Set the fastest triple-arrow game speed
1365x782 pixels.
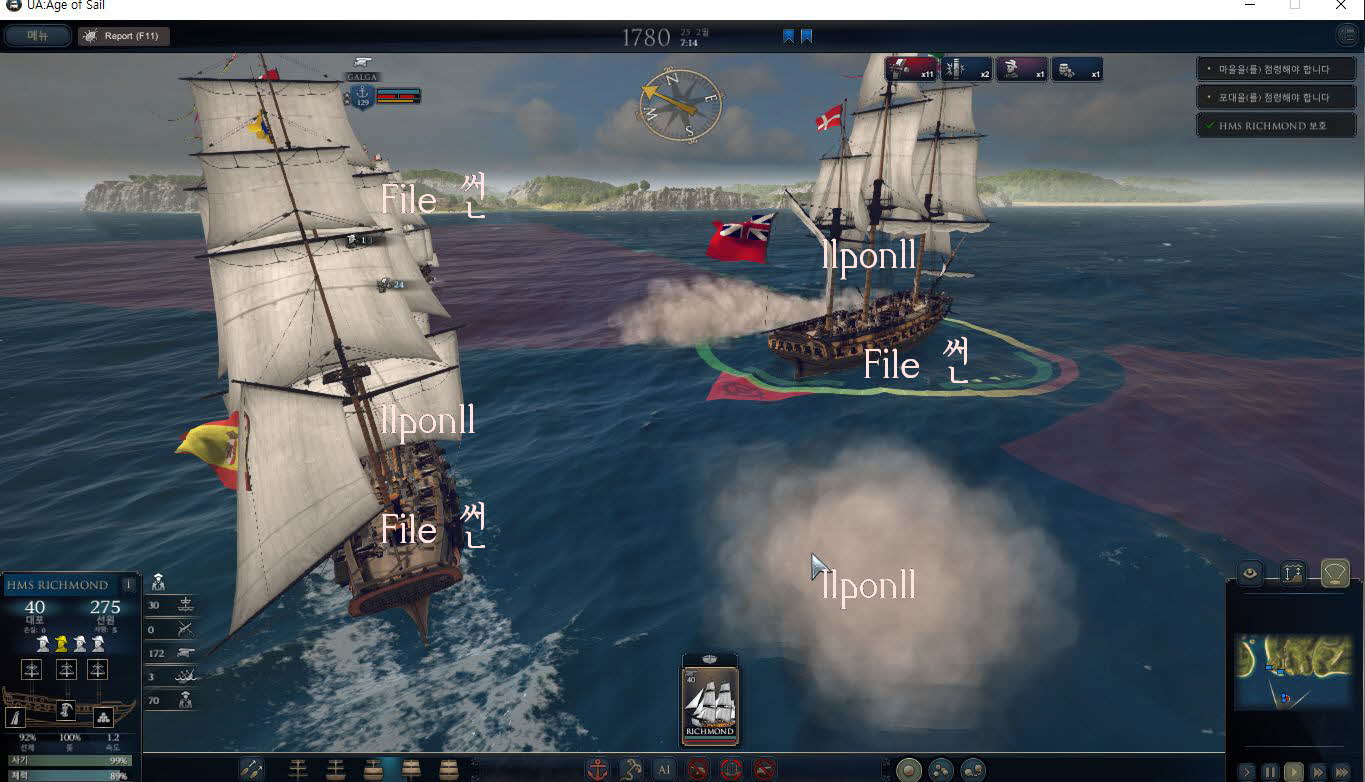pyautogui.click(x=1341, y=772)
